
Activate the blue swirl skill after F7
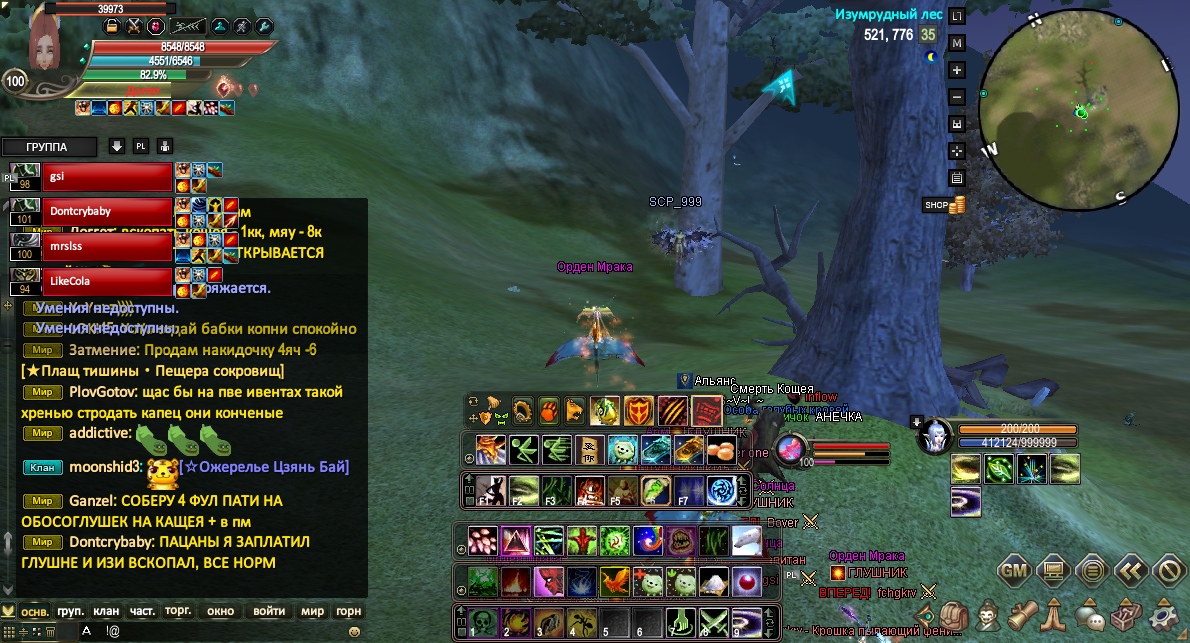(721, 490)
